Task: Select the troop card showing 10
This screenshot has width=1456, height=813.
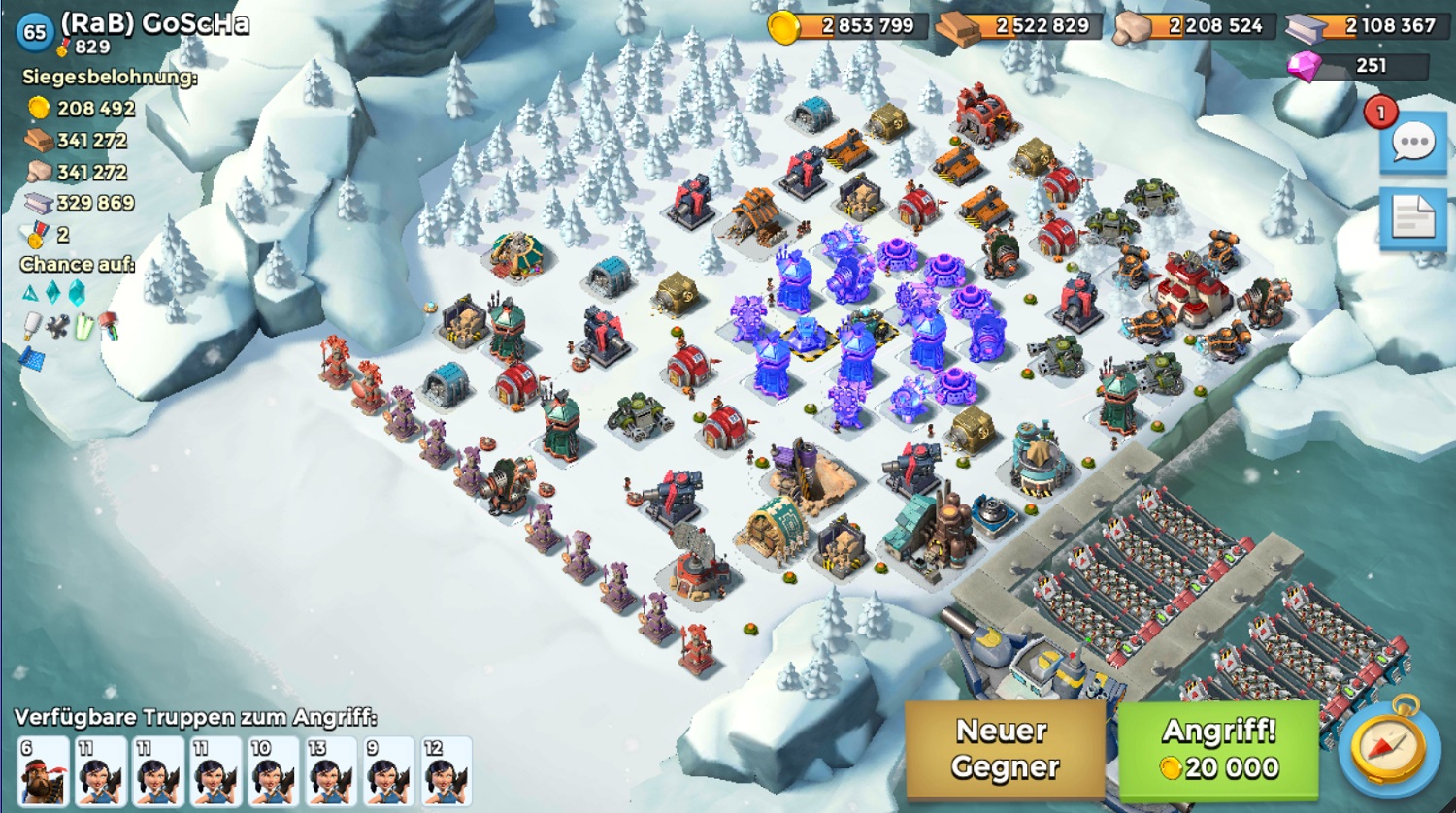Action: pos(274,771)
